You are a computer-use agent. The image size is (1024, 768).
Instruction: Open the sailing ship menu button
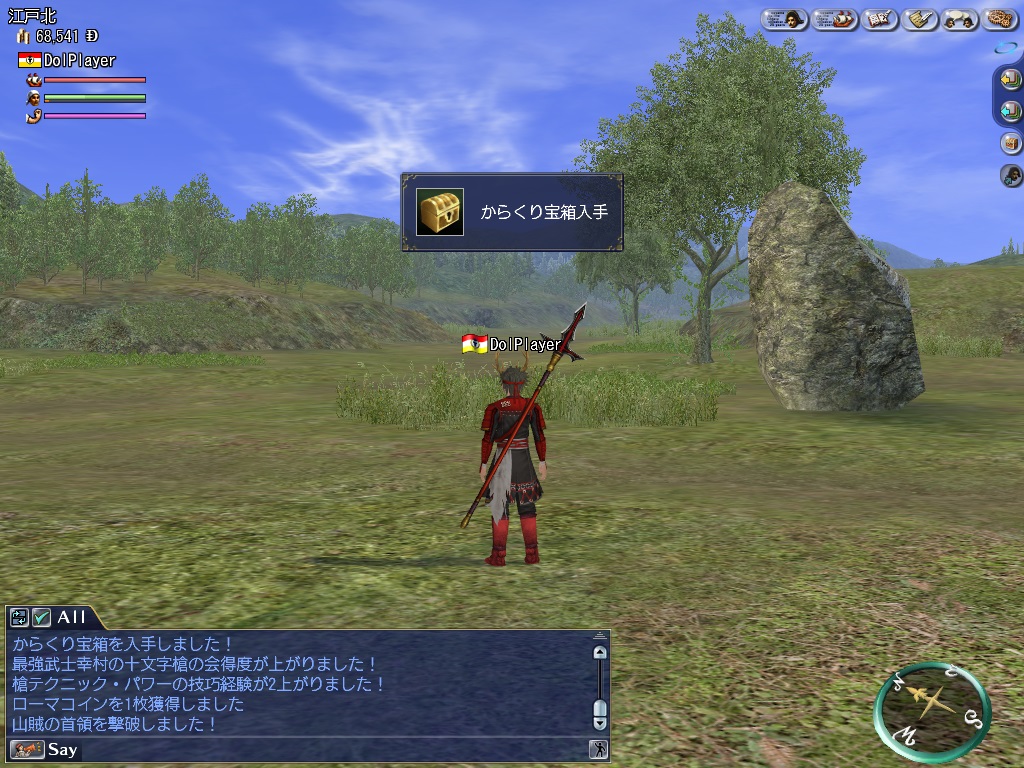pos(835,19)
